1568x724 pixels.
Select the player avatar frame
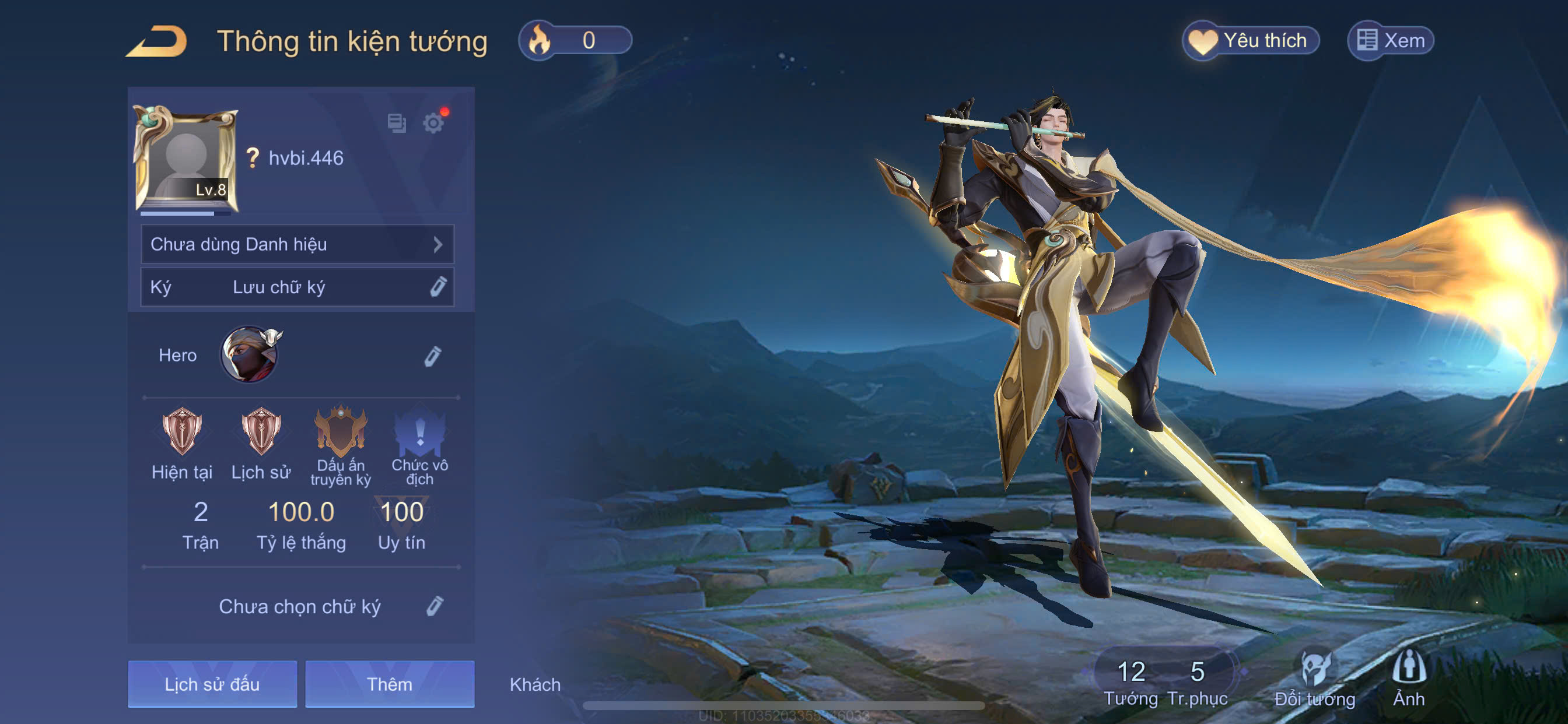pos(185,158)
